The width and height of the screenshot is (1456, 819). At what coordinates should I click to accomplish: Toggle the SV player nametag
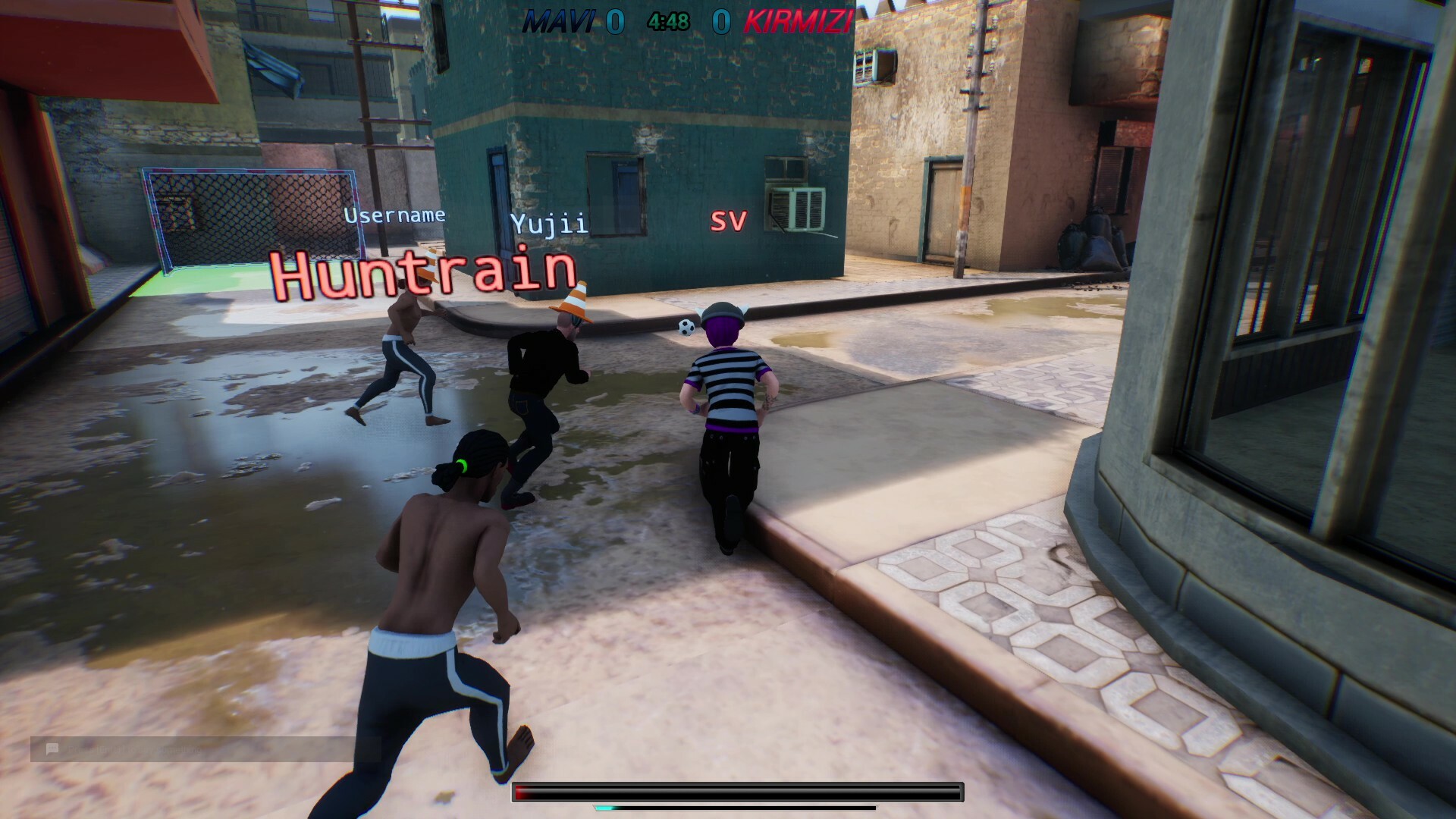pos(728,220)
